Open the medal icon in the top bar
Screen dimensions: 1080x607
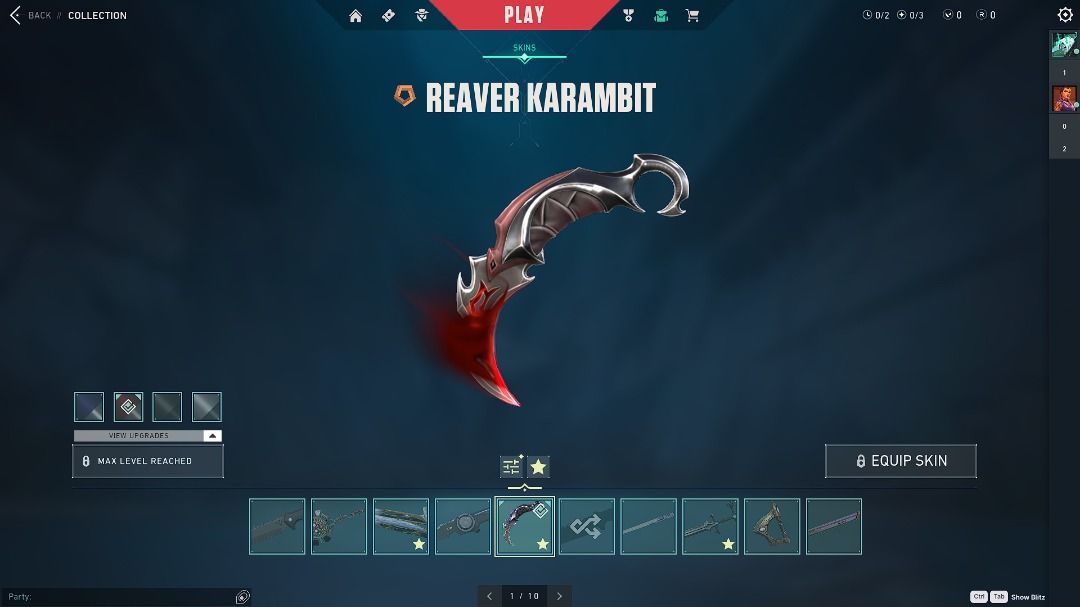(x=628, y=16)
